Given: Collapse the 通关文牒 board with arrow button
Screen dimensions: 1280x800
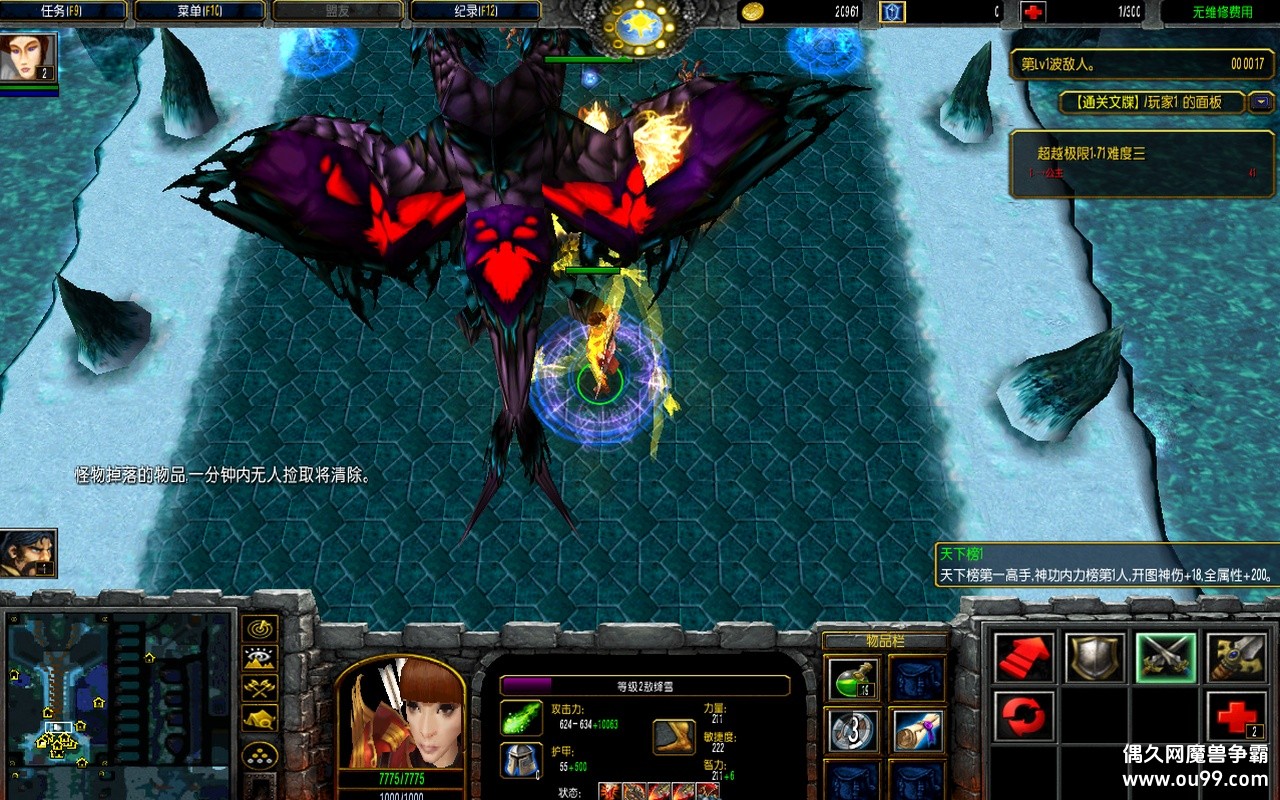Looking at the screenshot, I should point(1262,102).
